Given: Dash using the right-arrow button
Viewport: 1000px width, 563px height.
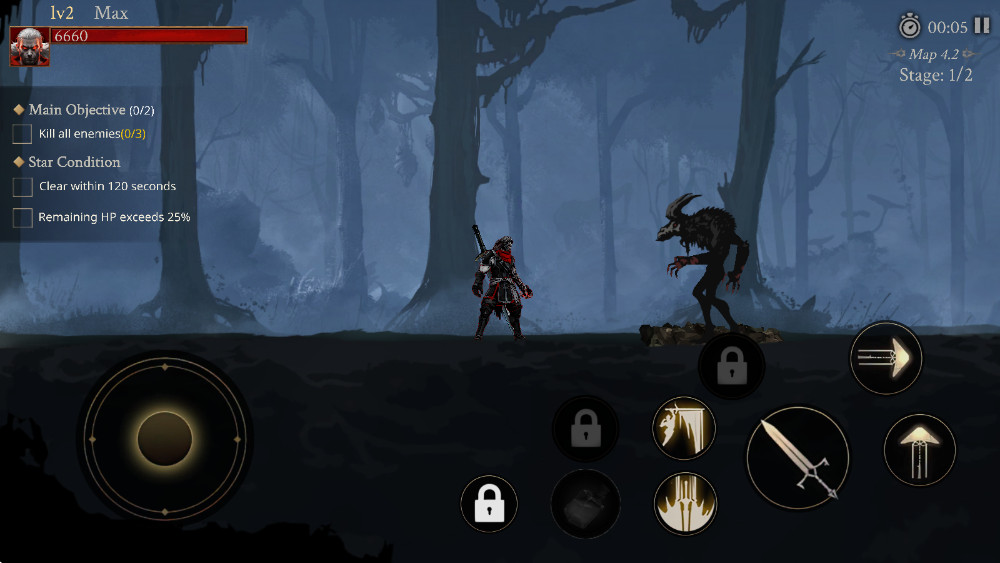Looking at the screenshot, I should [885, 358].
